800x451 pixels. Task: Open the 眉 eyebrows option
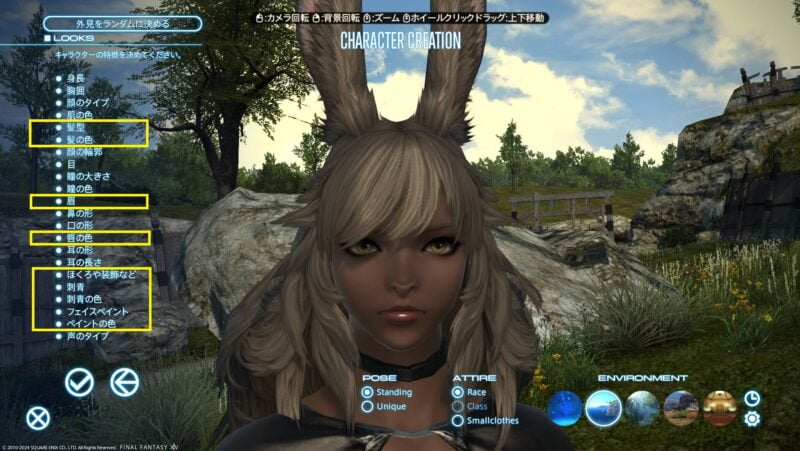[70, 201]
